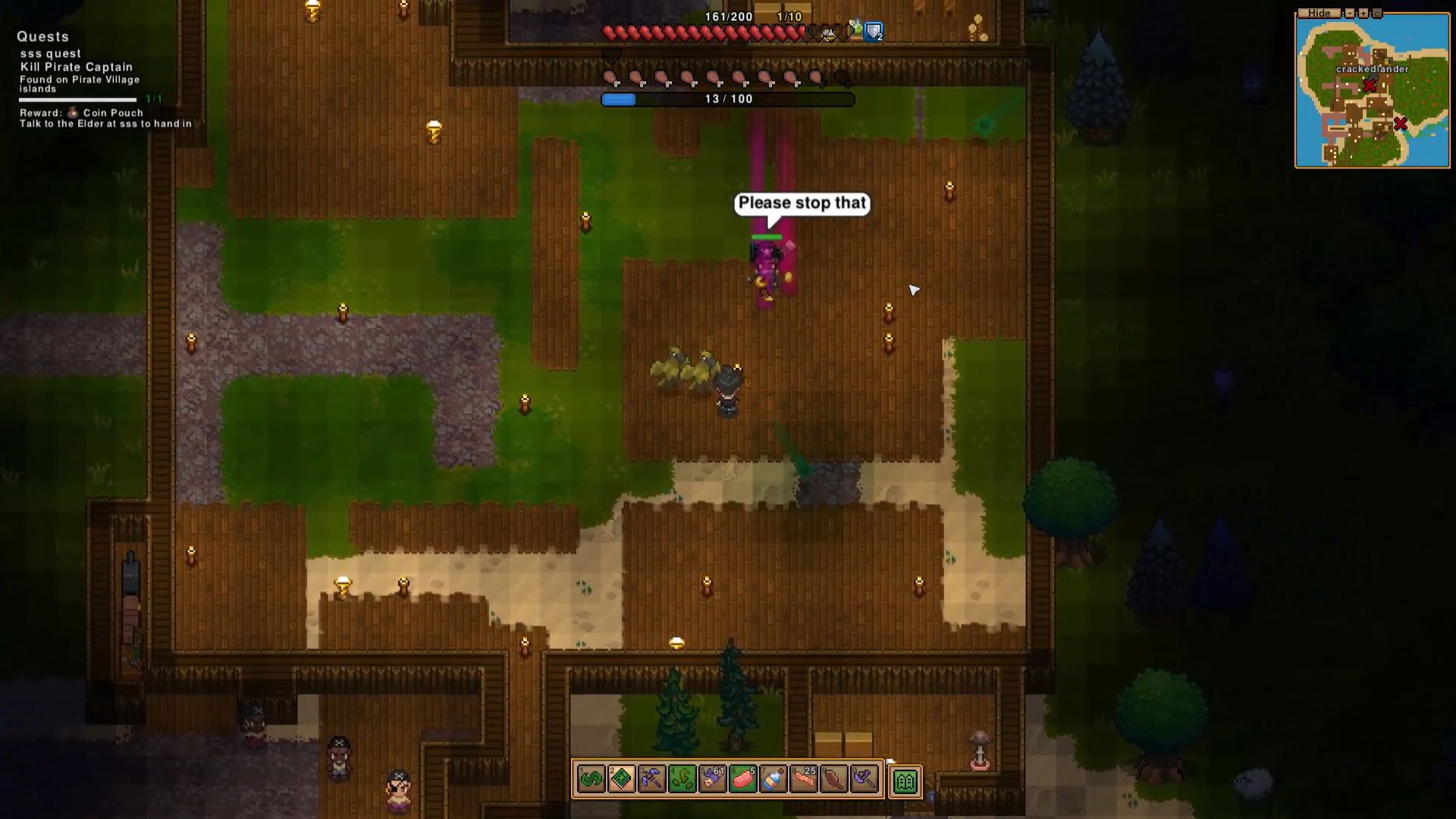Select the orange stack of 25
Viewport: 1456px width, 819px height.
pos(804,779)
